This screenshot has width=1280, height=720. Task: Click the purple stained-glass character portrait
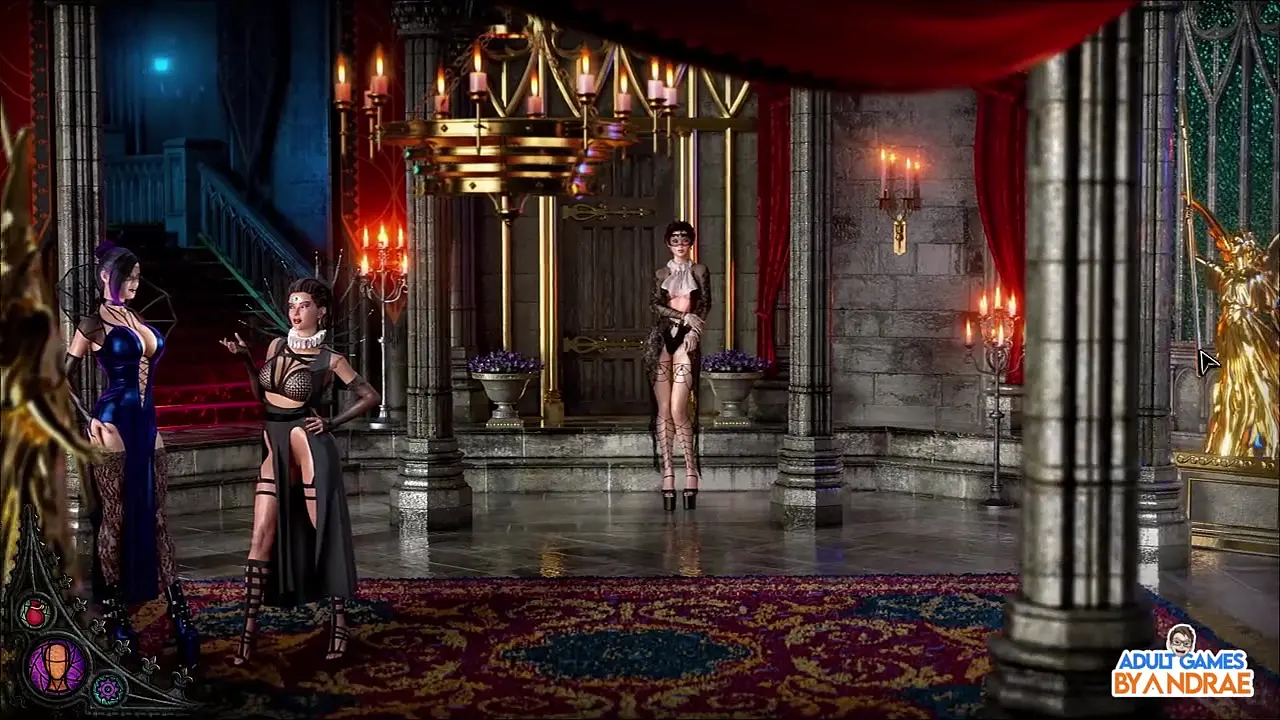coord(57,667)
